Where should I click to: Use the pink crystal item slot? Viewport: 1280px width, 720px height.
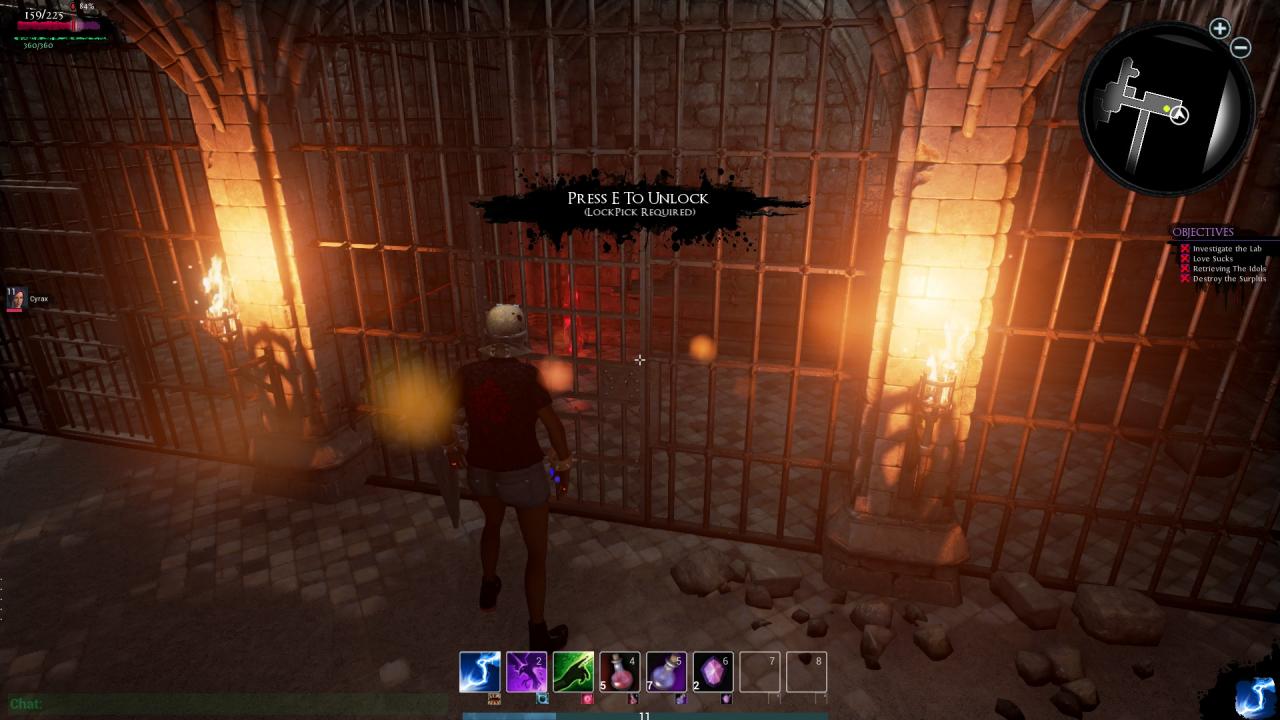pyautogui.click(x=713, y=672)
